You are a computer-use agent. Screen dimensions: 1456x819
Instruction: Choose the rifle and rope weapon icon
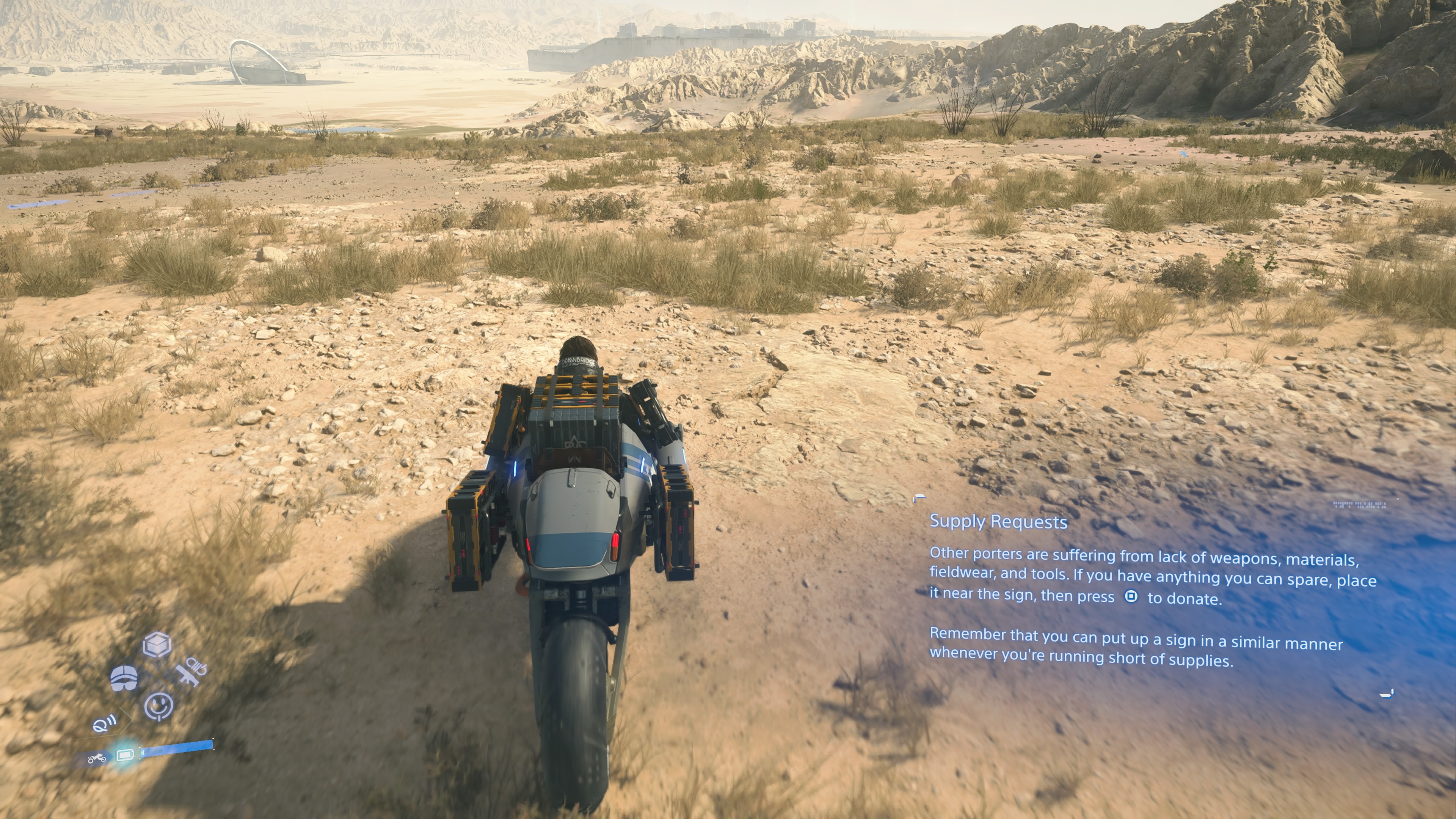pyautogui.click(x=191, y=672)
